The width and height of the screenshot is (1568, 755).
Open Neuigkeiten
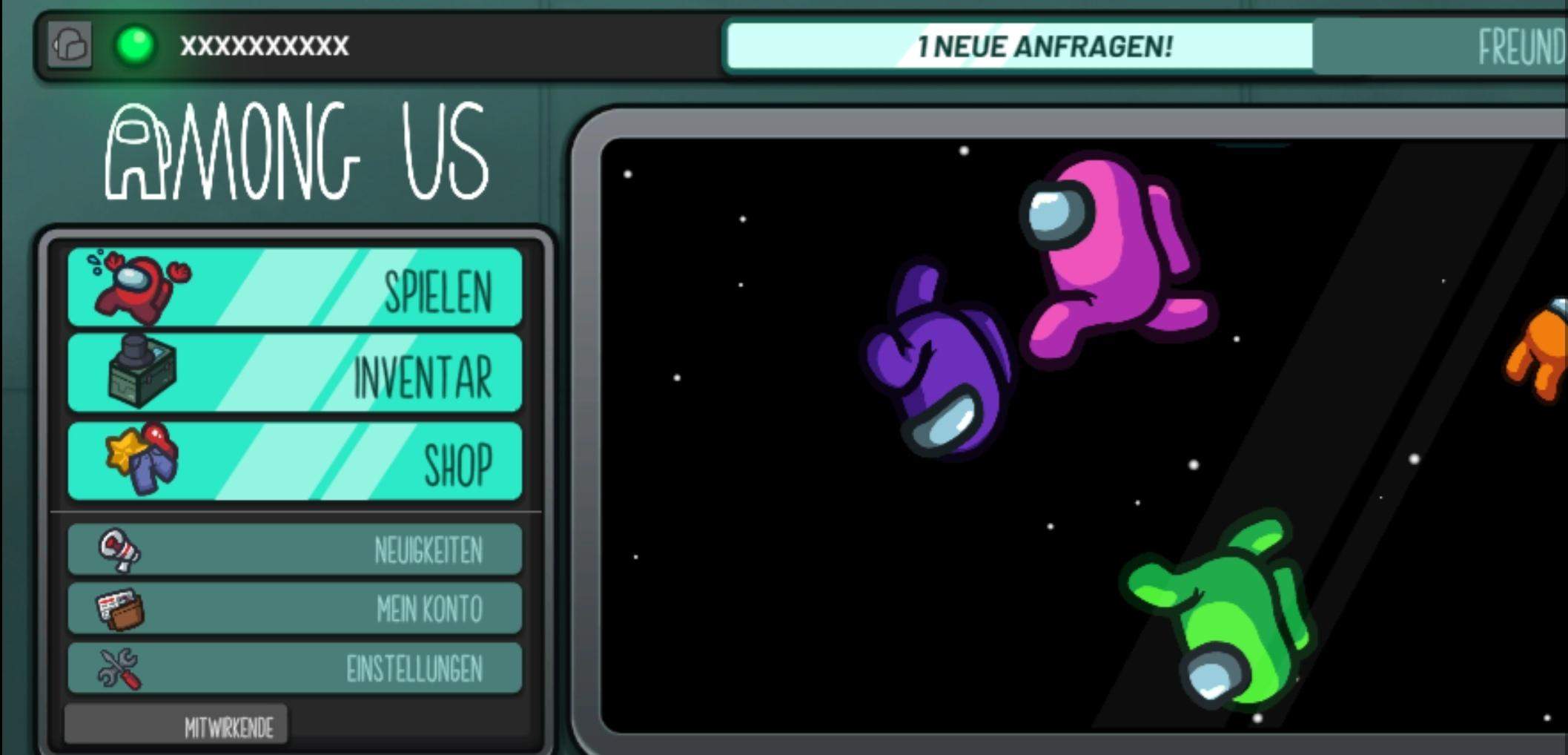428,549
